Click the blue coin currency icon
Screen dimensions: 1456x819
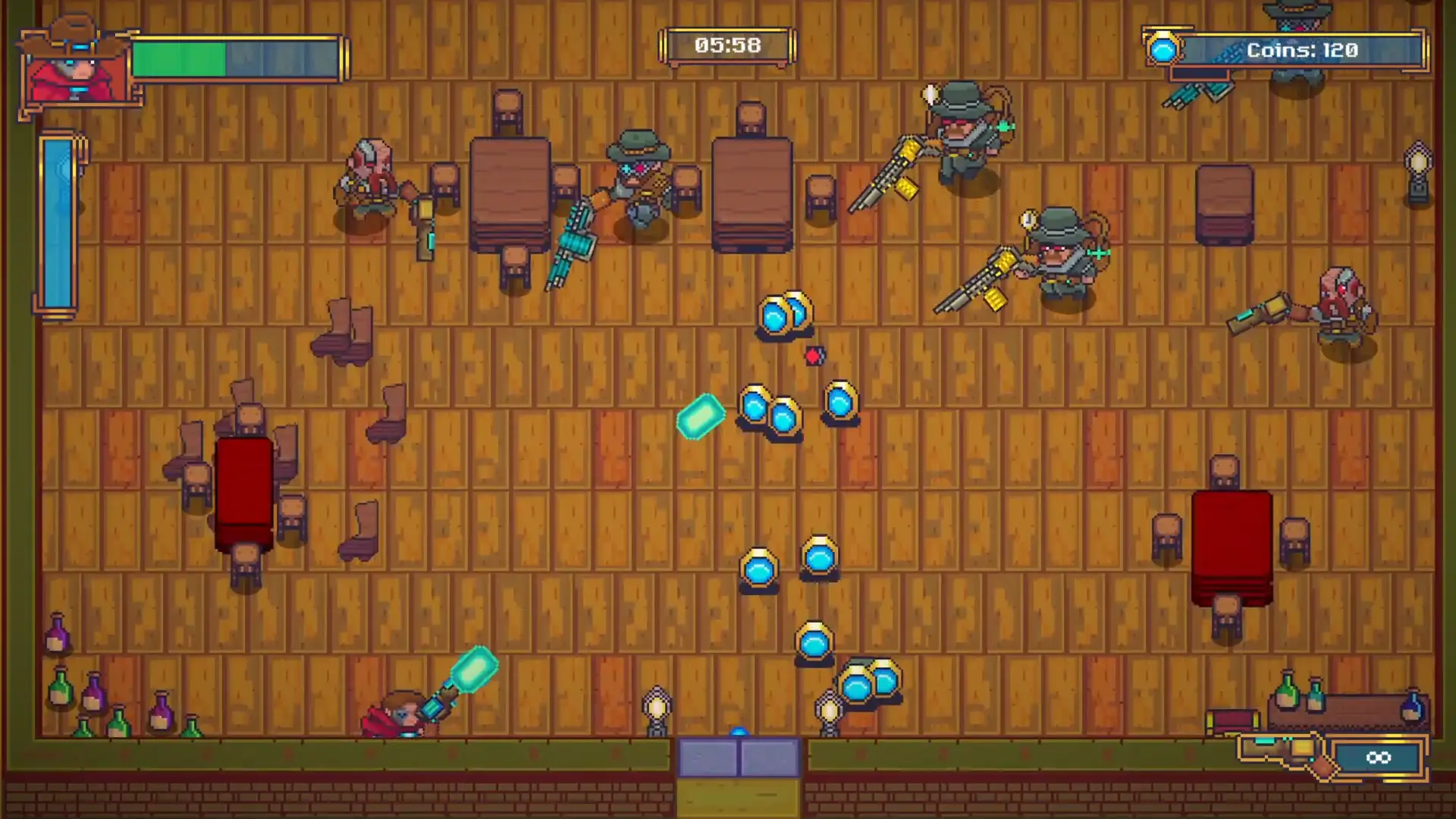click(x=1163, y=50)
